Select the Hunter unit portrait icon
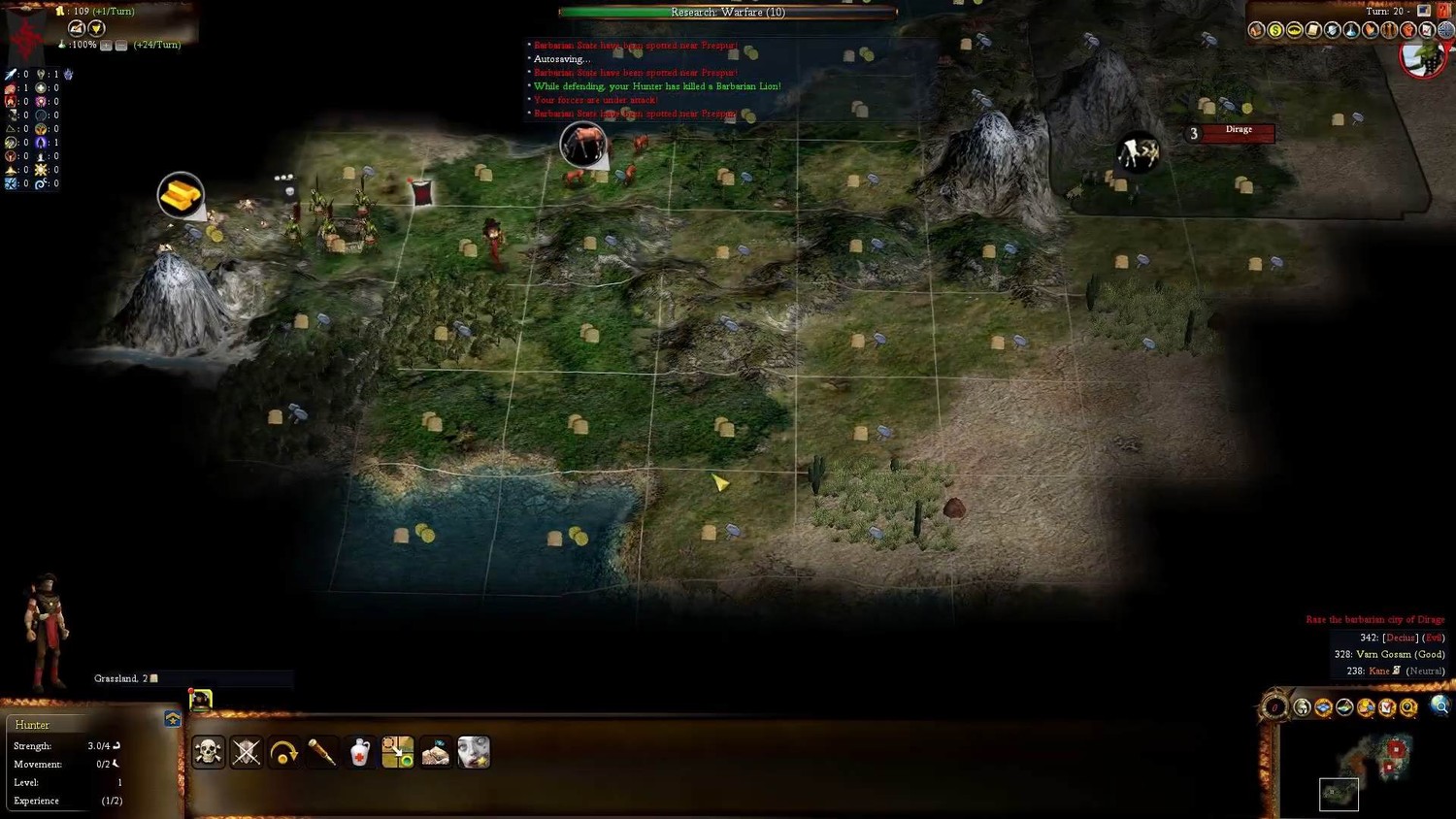 coord(200,700)
